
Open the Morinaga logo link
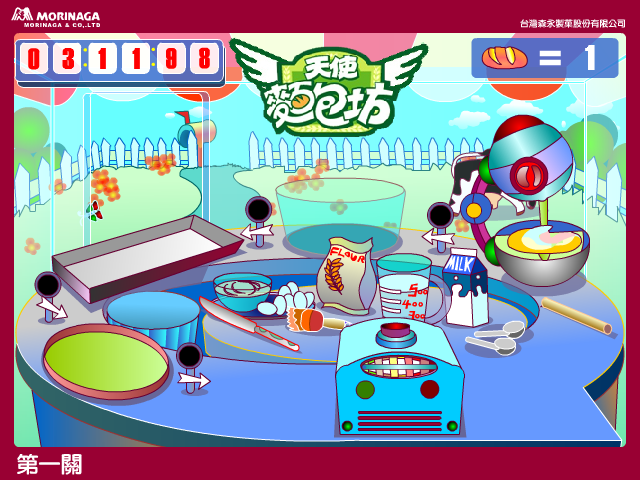coord(56,17)
